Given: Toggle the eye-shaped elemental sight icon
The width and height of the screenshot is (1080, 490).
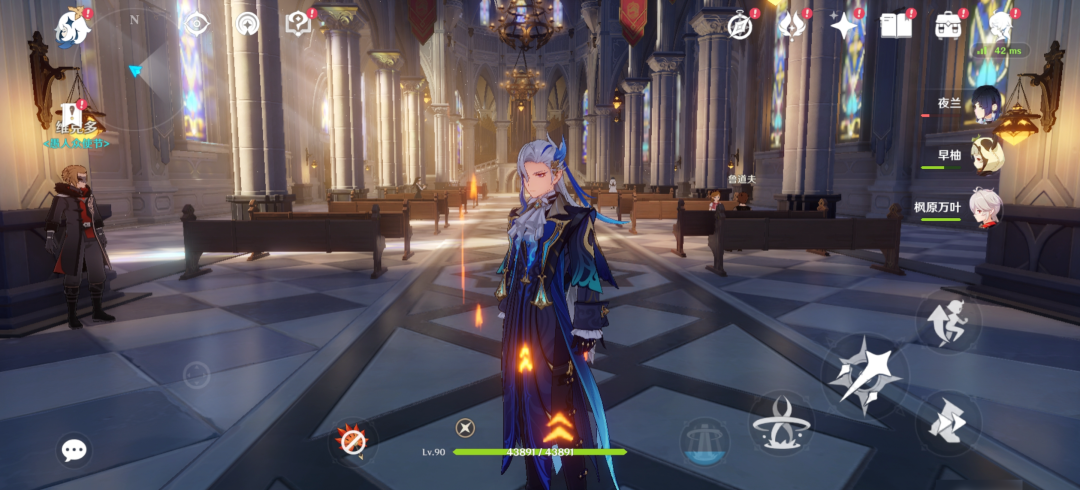Looking at the screenshot, I should tap(197, 23).
